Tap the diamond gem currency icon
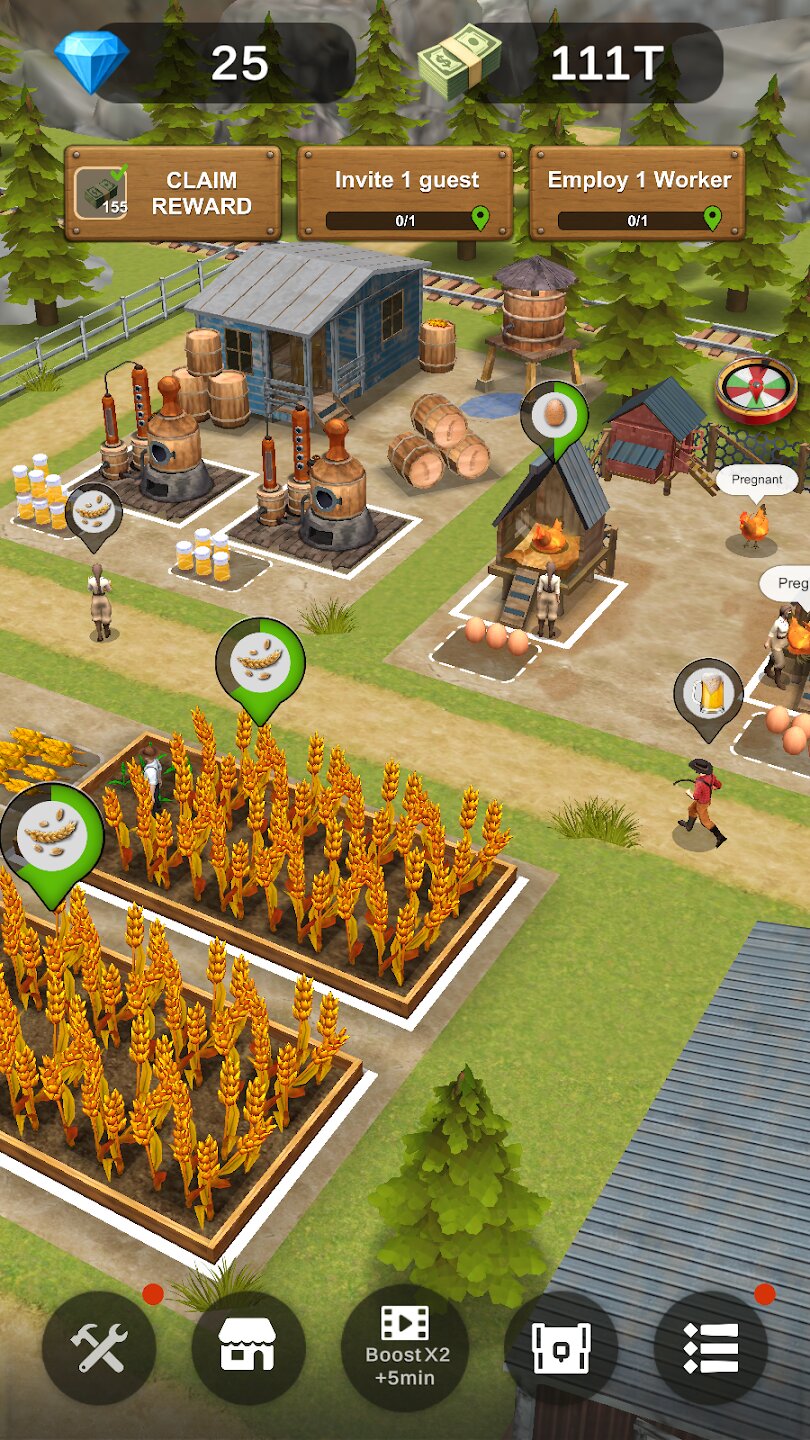The width and height of the screenshot is (810, 1440). pyautogui.click(x=91, y=61)
